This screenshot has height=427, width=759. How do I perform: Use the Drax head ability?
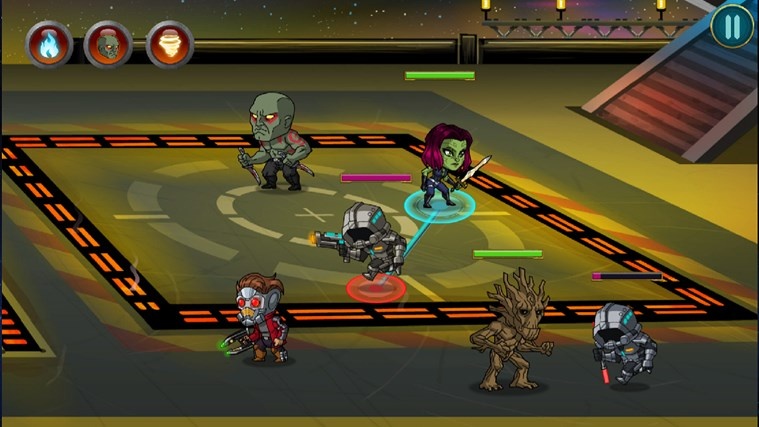click(108, 45)
